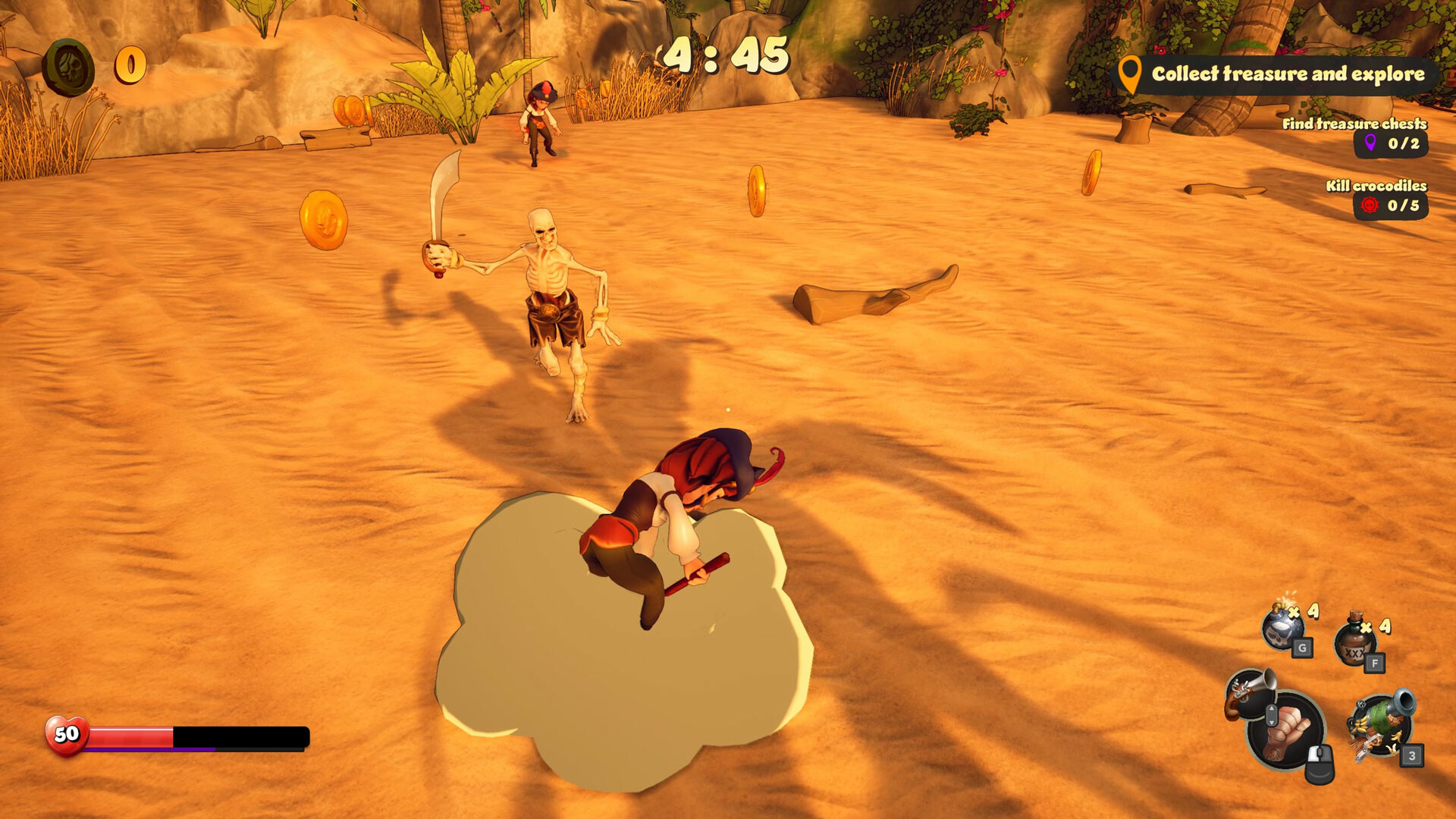Click the G keybind badge on the bomb
The height and width of the screenshot is (819, 1456).
pyautogui.click(x=1303, y=648)
